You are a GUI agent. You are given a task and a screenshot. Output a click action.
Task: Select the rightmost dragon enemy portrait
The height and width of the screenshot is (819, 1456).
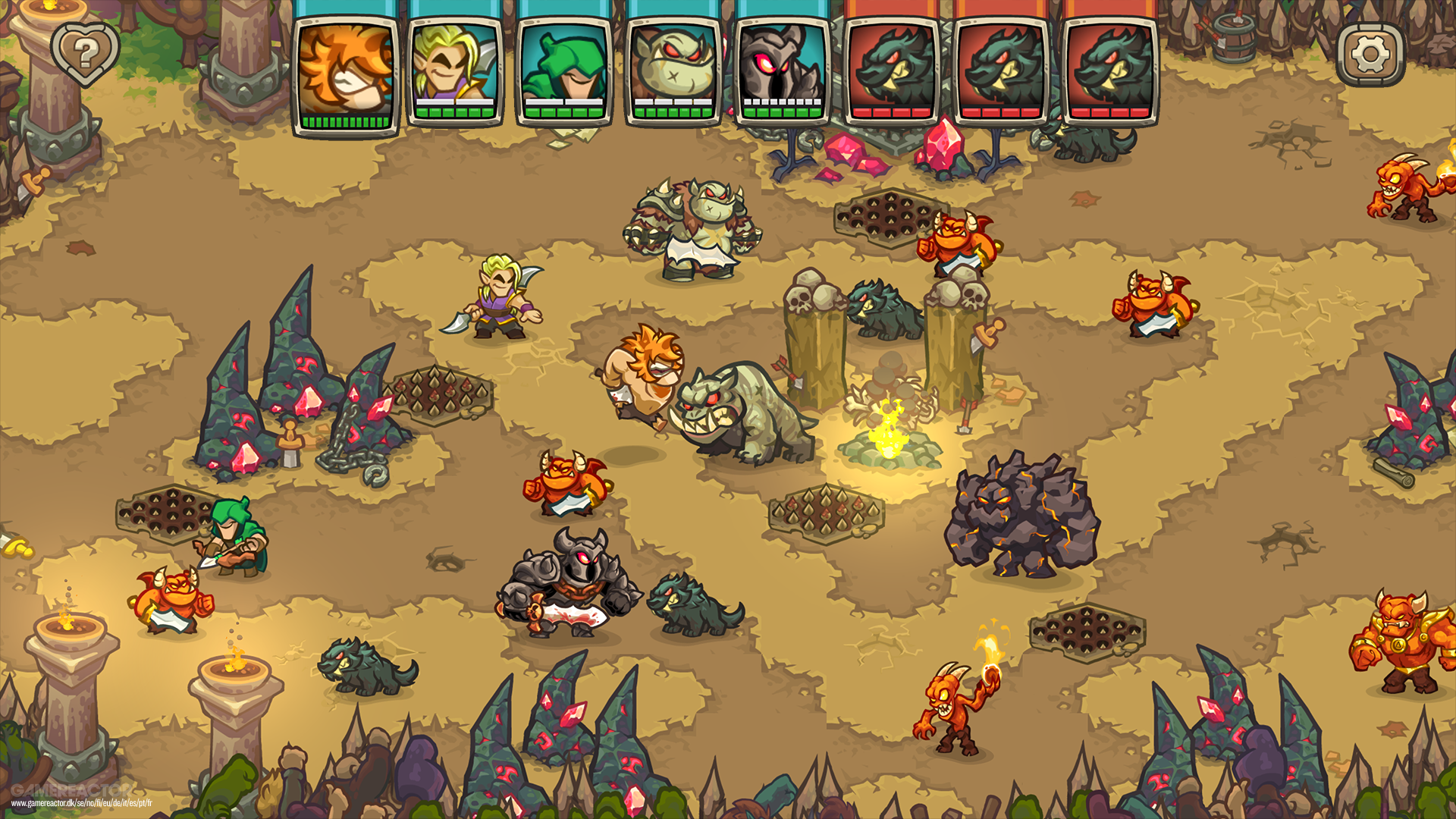(x=1111, y=68)
